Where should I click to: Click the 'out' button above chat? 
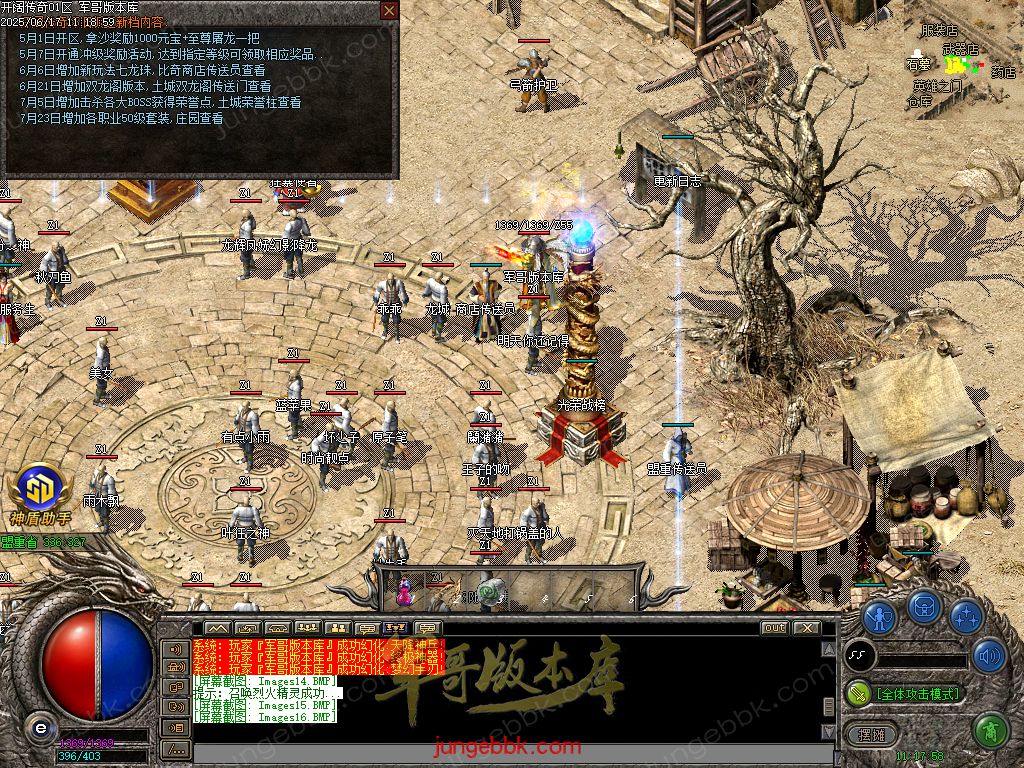click(x=774, y=628)
